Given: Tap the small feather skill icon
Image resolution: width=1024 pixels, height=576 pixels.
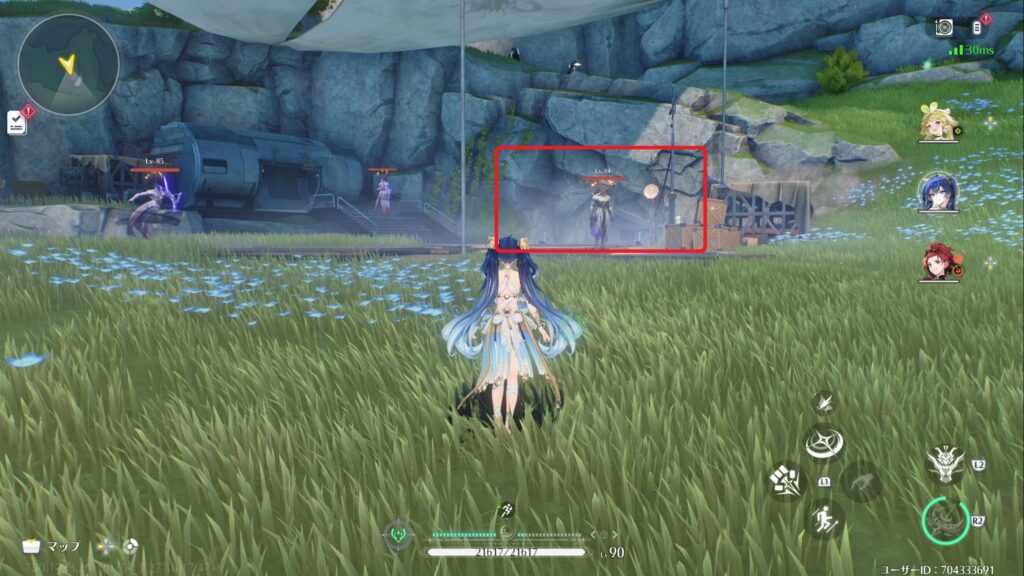Looking at the screenshot, I should coord(824,402).
